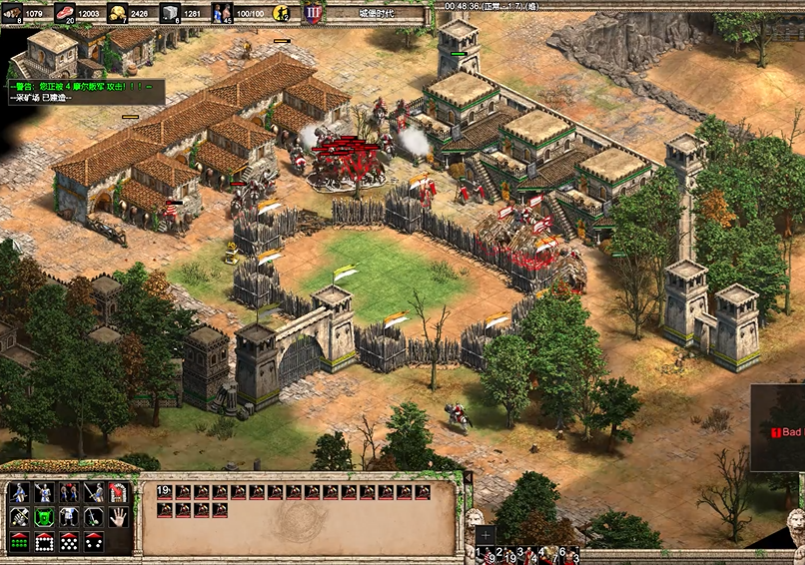
Task: Select the spearman-with-shield command icon
Action: click(x=19, y=493)
